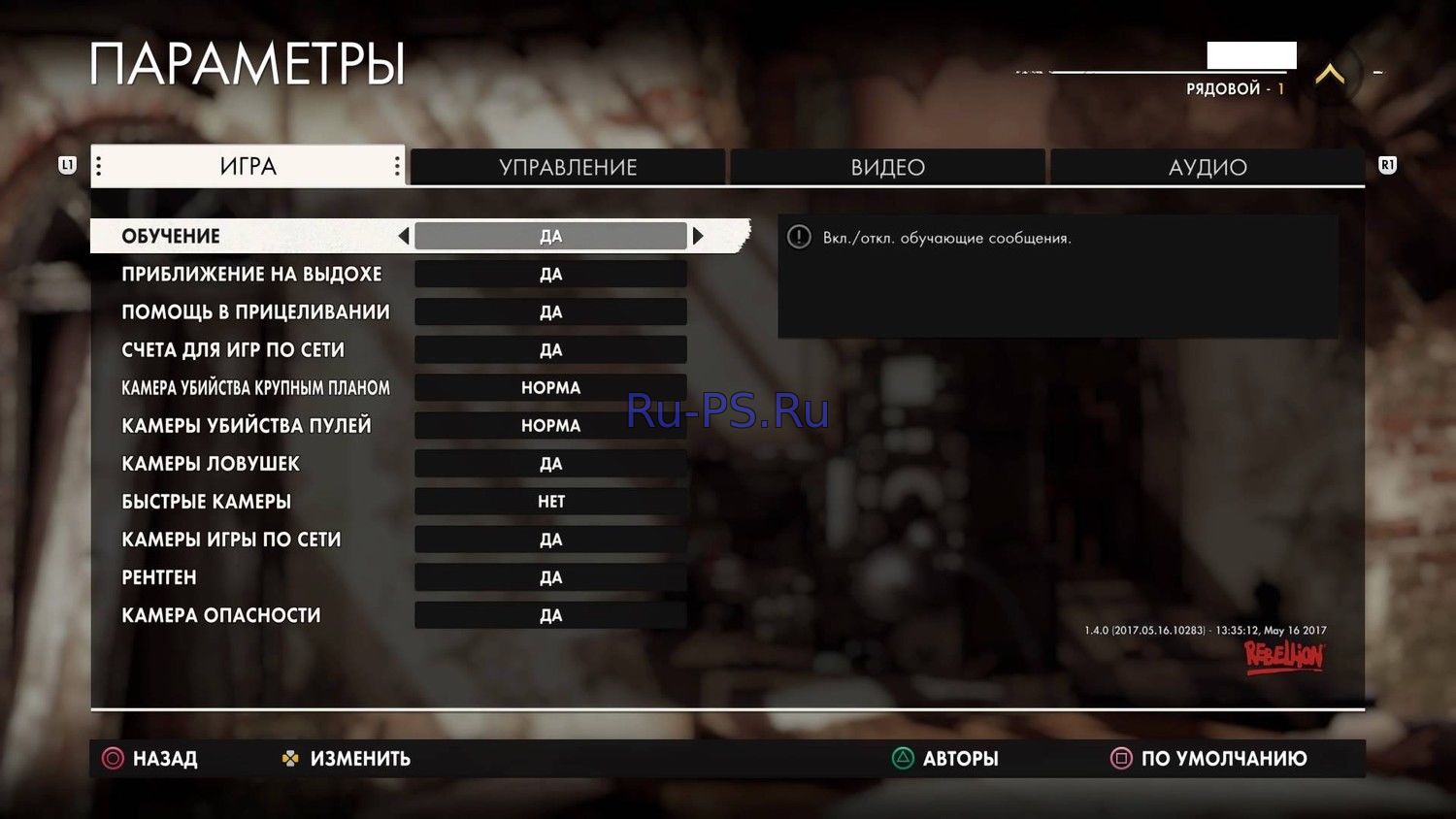This screenshot has height=819, width=1456.
Task: Click the Изменить button
Action: click(x=347, y=759)
